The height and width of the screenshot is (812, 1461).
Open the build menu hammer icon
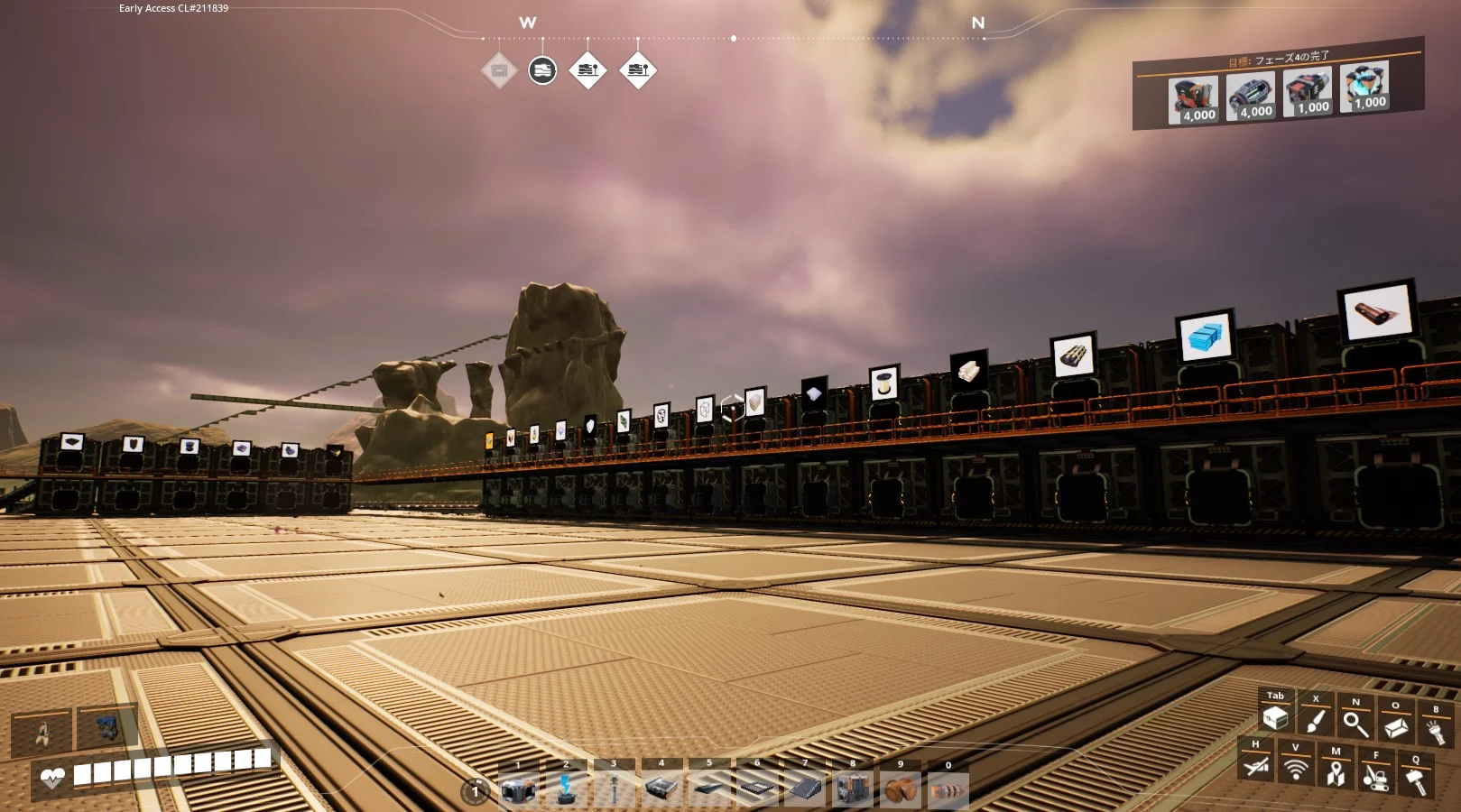1416,780
